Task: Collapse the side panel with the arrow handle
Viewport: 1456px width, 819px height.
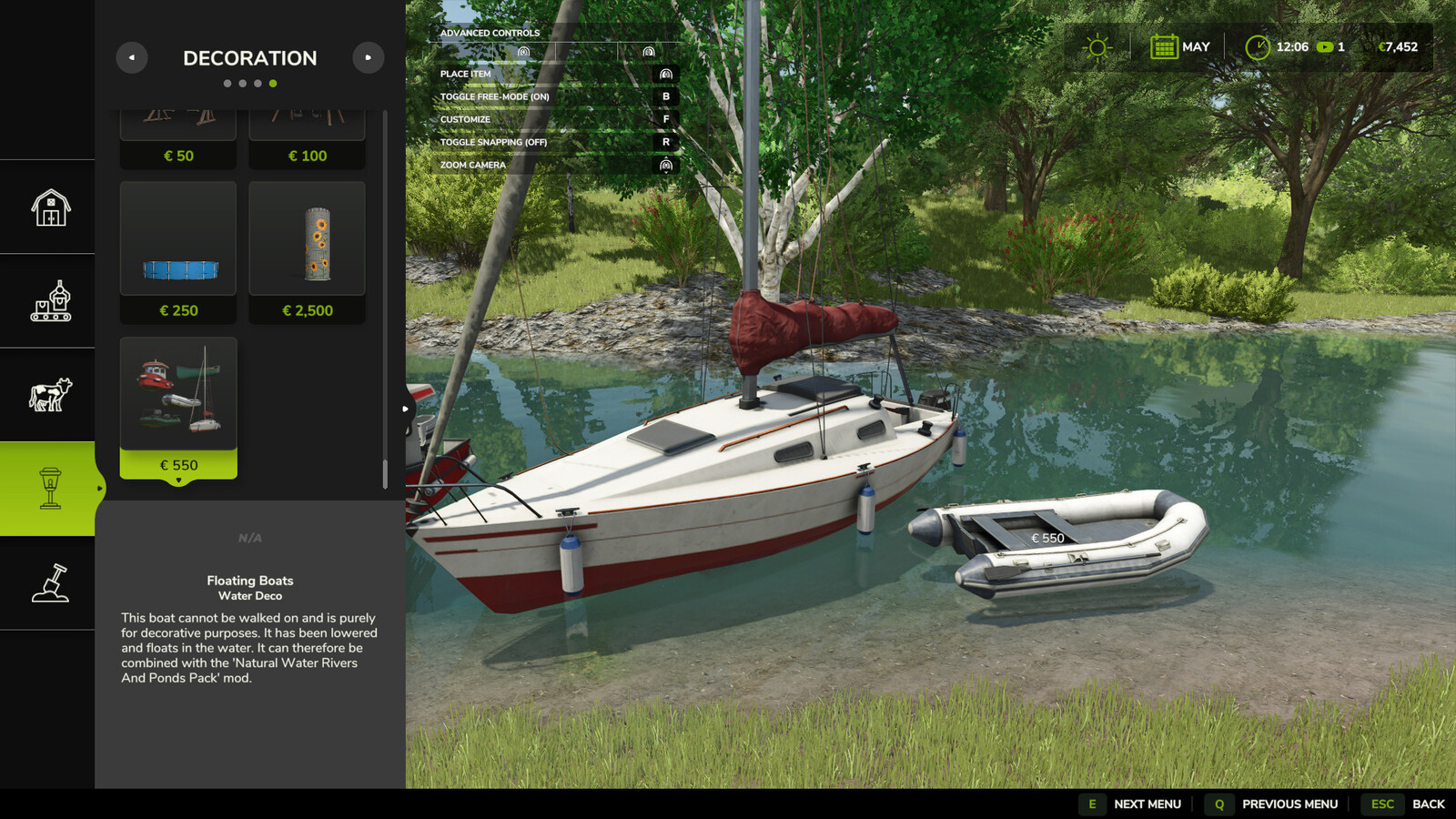Action: point(406,409)
